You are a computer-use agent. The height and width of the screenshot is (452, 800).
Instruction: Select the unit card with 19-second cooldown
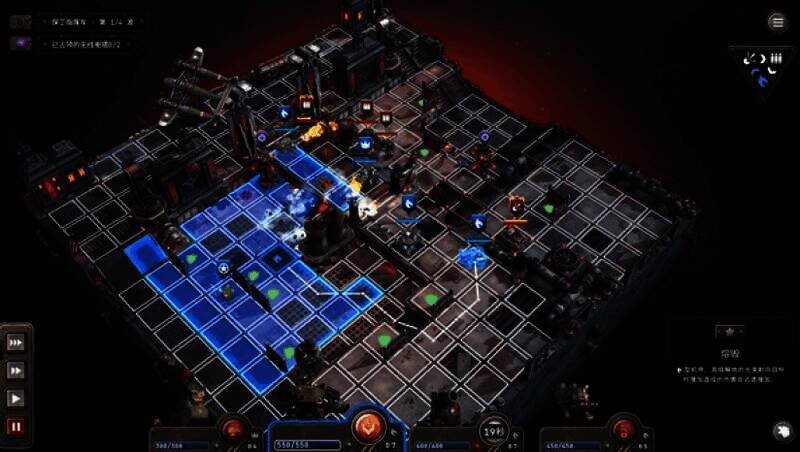(491, 431)
